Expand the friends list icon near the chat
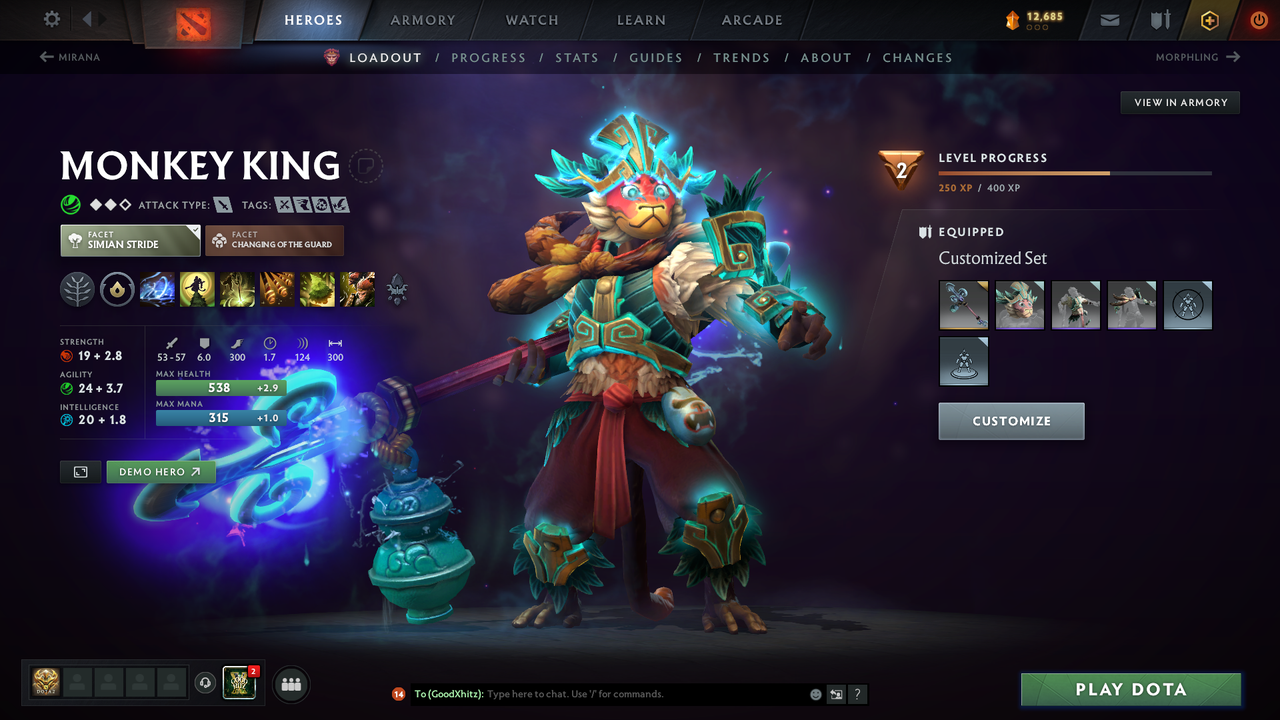The width and height of the screenshot is (1280, 720). click(x=289, y=684)
